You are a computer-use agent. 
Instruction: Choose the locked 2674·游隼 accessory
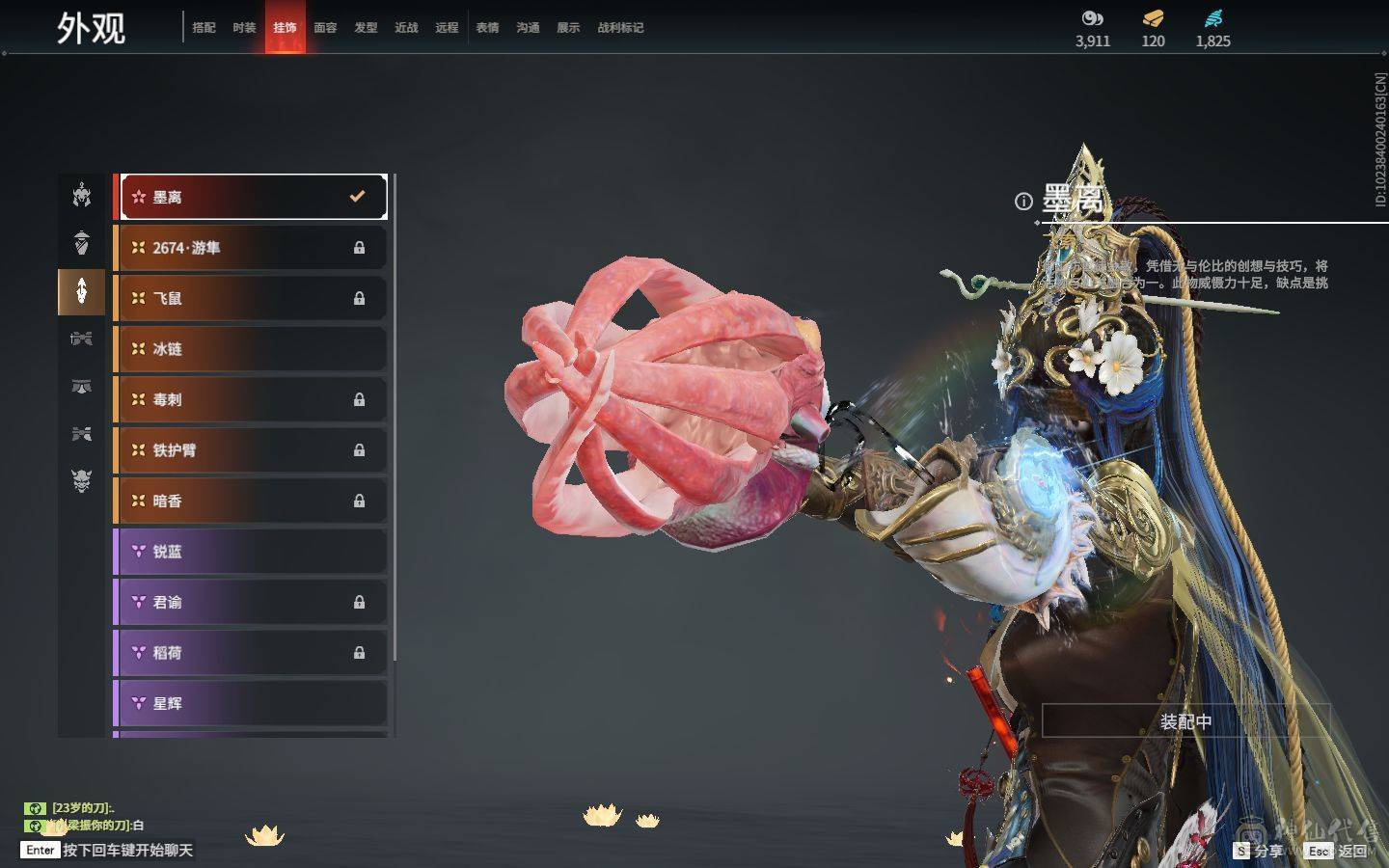251,248
